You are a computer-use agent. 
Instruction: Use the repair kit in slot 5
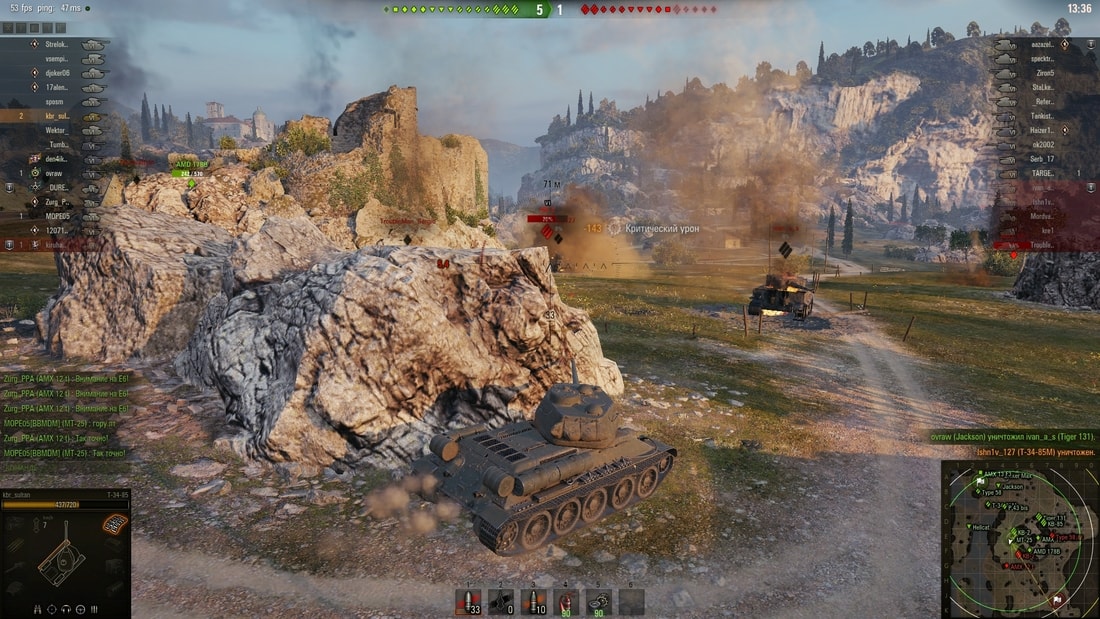pyautogui.click(x=598, y=601)
